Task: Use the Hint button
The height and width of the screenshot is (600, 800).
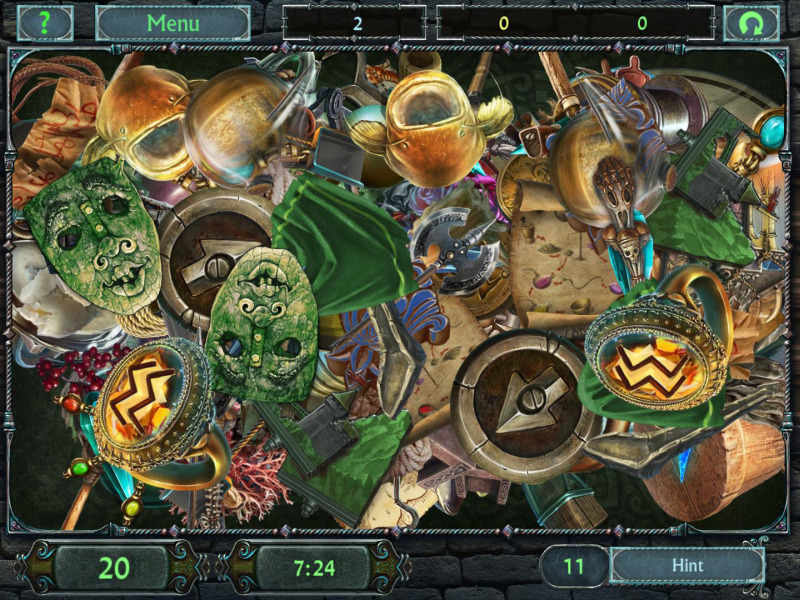Action: tap(687, 566)
